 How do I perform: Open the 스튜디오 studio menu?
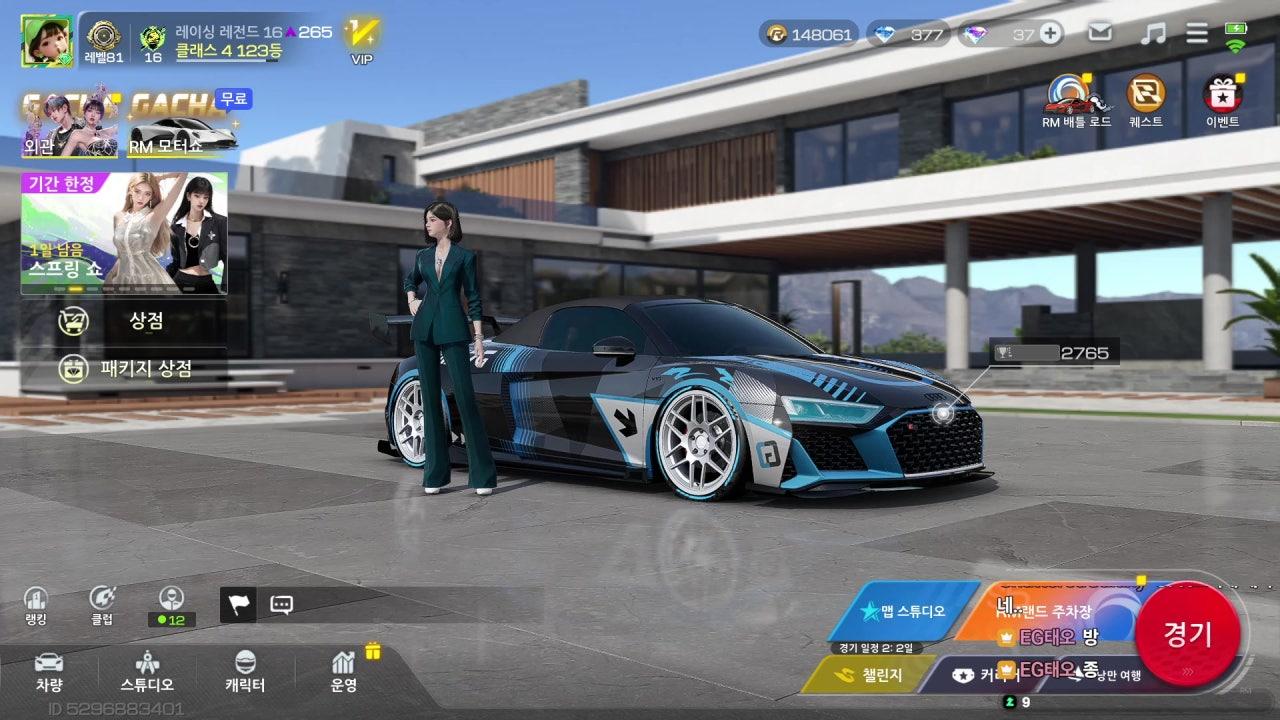147,671
